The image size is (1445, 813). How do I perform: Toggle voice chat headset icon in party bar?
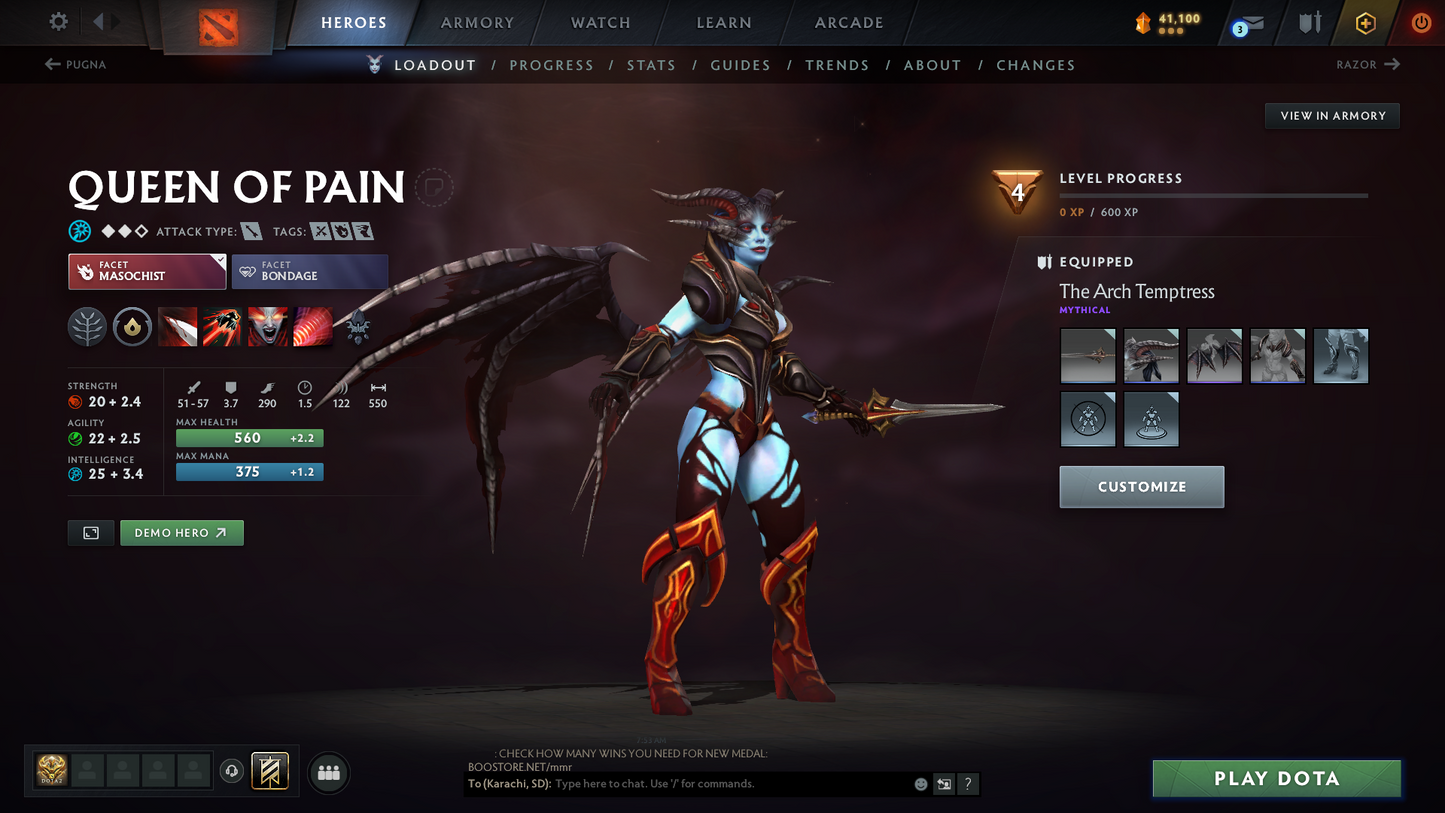point(232,771)
